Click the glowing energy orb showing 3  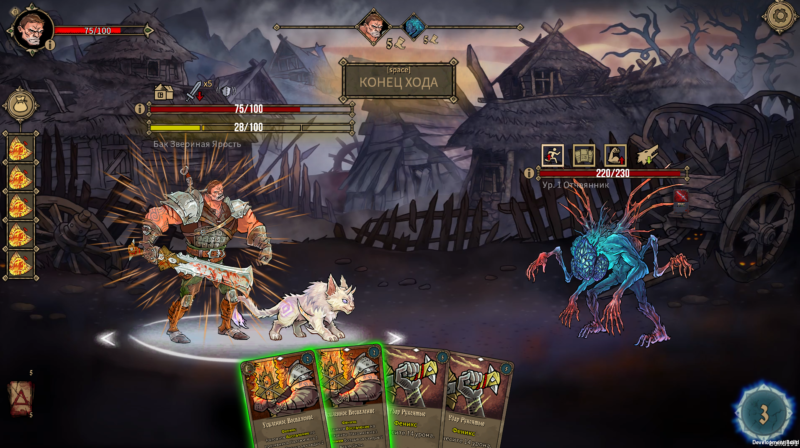pyautogui.click(x=763, y=411)
